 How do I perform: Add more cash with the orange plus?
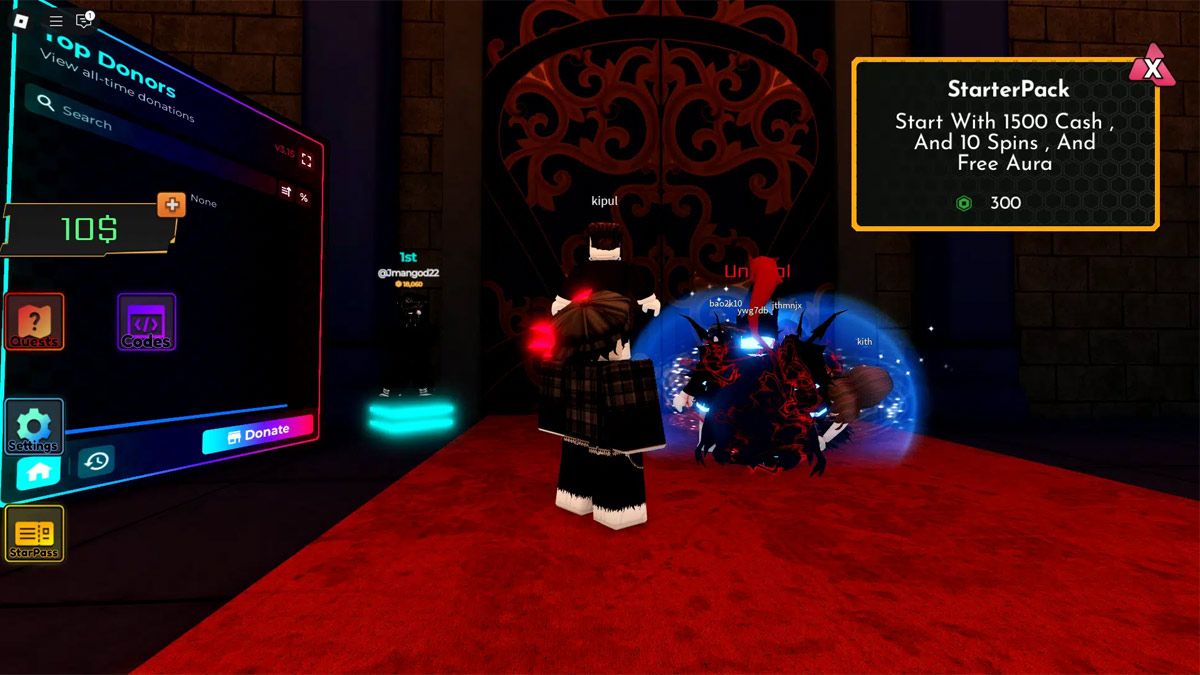pos(171,205)
